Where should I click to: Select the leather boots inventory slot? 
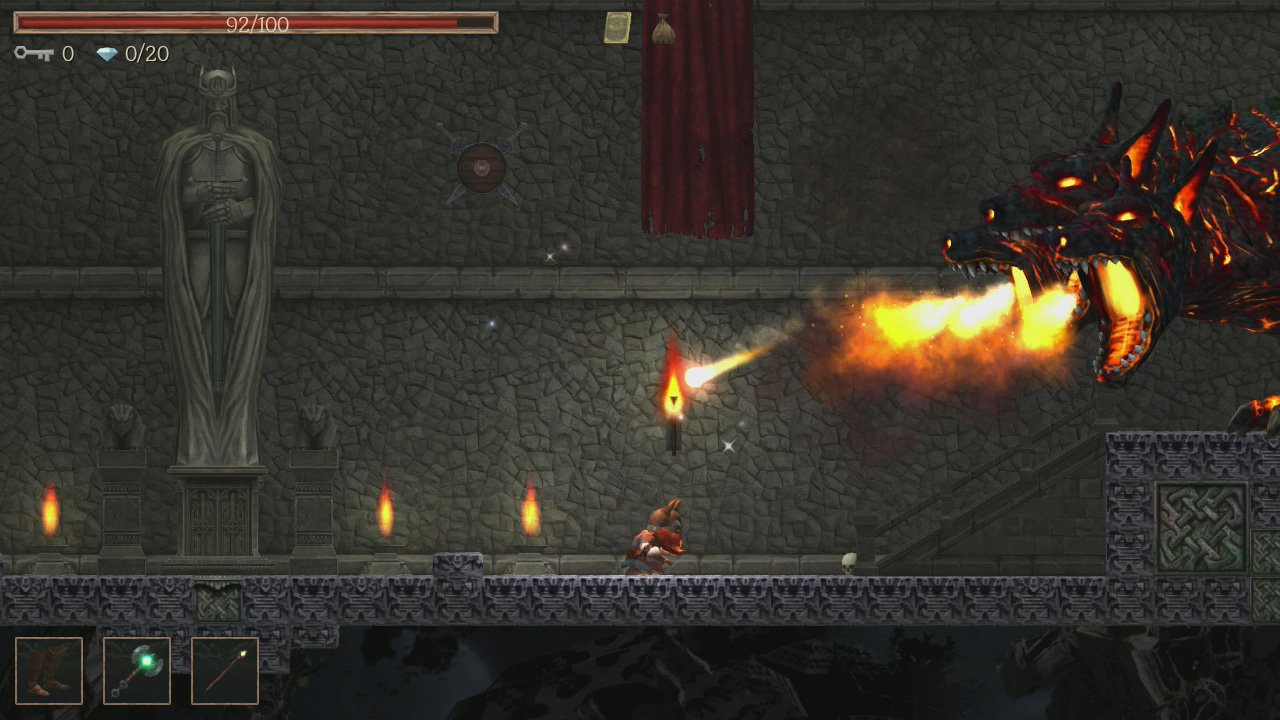[x=48, y=670]
